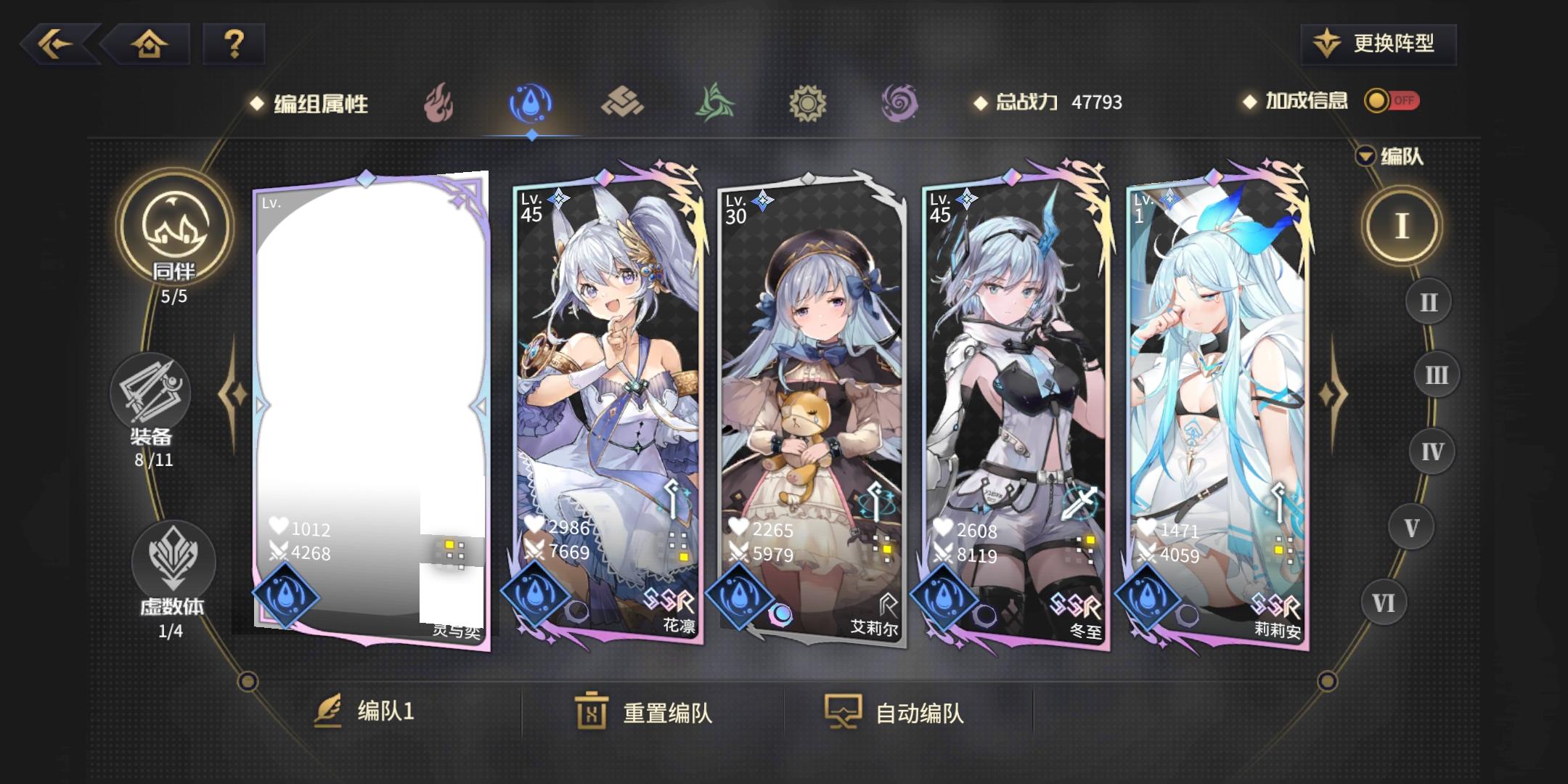The height and width of the screenshot is (784, 1568).
Task: Open the help question mark icon
Action: [233, 45]
